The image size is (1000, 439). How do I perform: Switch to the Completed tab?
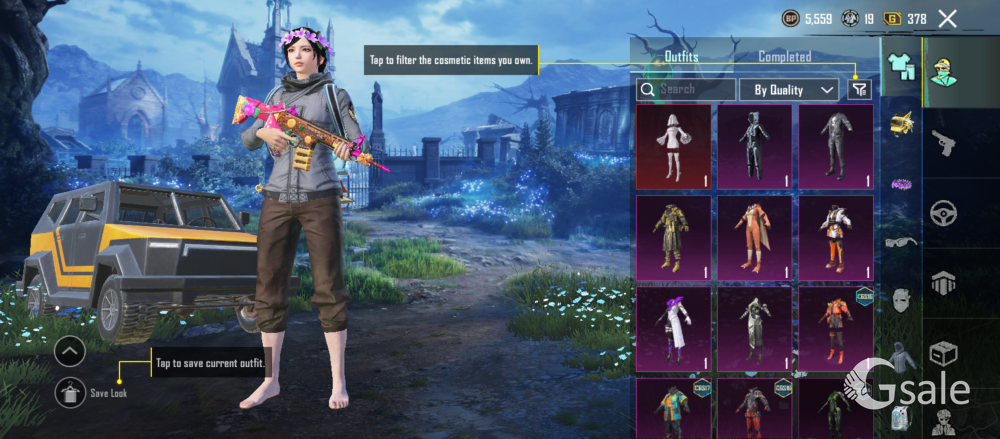[784, 57]
